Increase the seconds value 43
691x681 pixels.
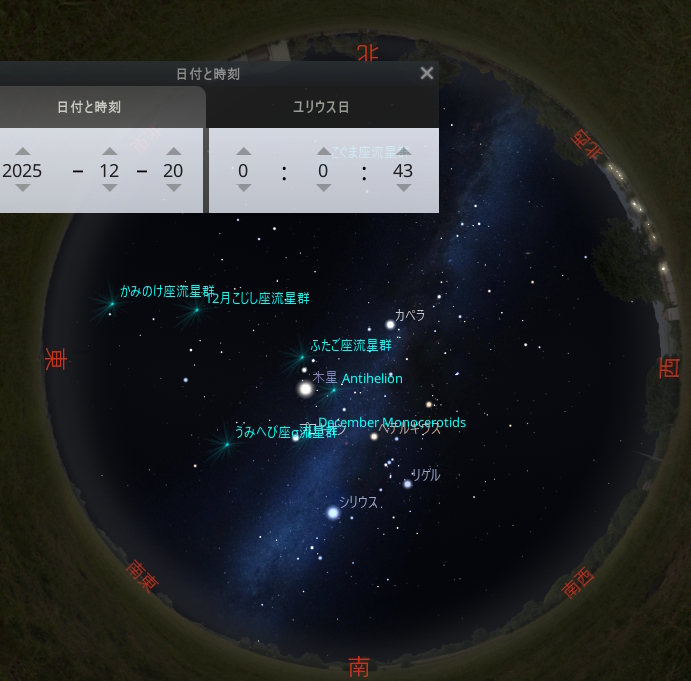[403, 151]
